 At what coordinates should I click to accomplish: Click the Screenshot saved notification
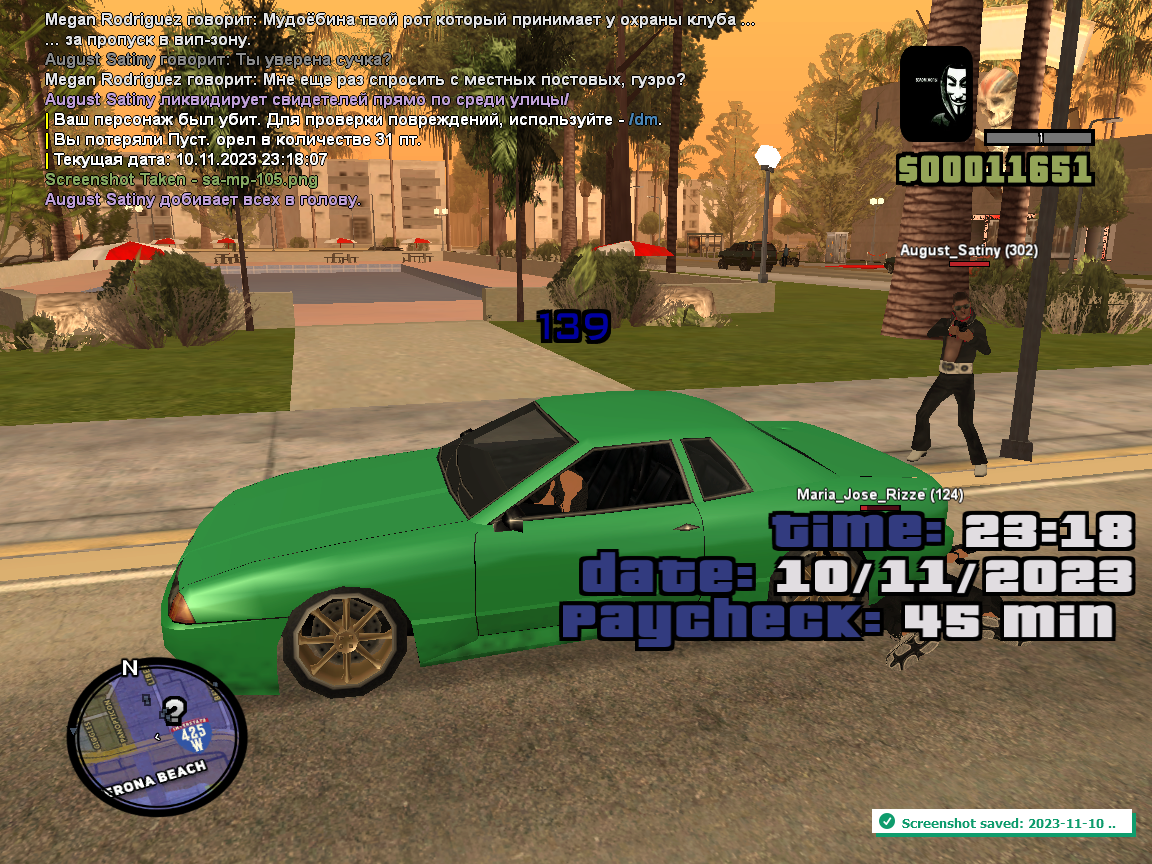coord(1001,822)
